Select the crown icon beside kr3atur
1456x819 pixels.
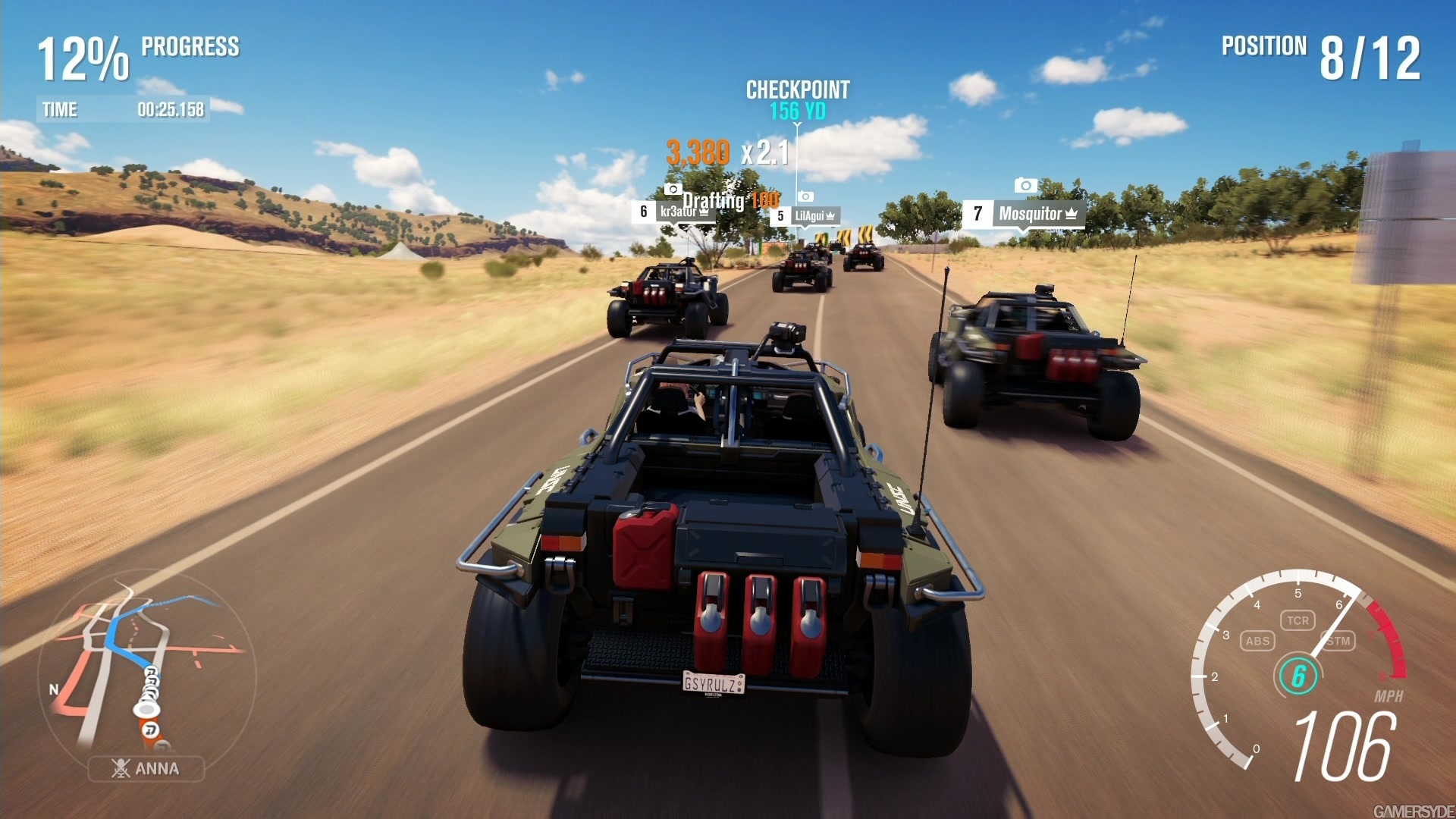click(x=704, y=212)
